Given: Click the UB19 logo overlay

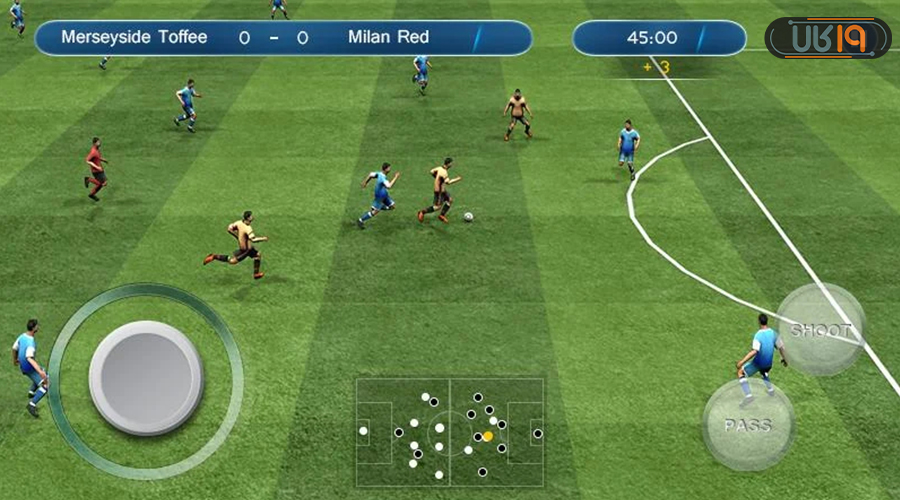Looking at the screenshot, I should (x=827, y=38).
